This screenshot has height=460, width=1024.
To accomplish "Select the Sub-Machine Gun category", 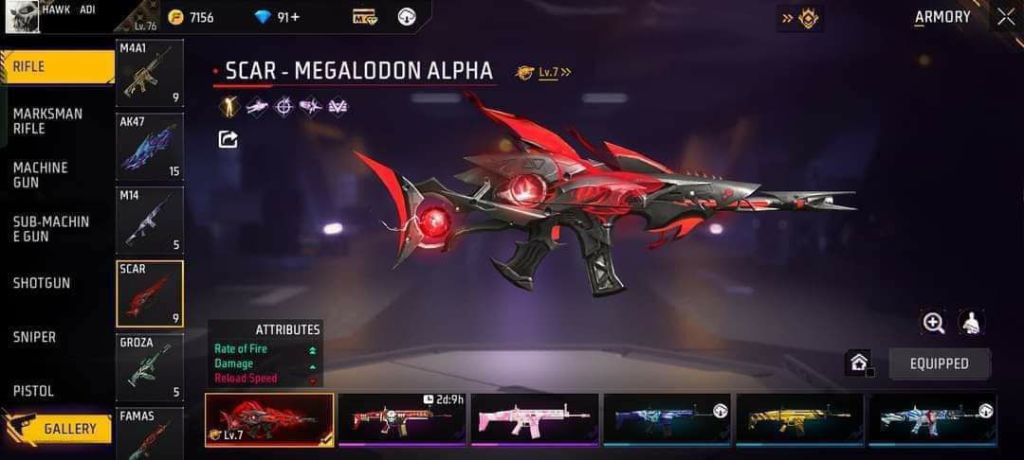I will [x=51, y=228].
